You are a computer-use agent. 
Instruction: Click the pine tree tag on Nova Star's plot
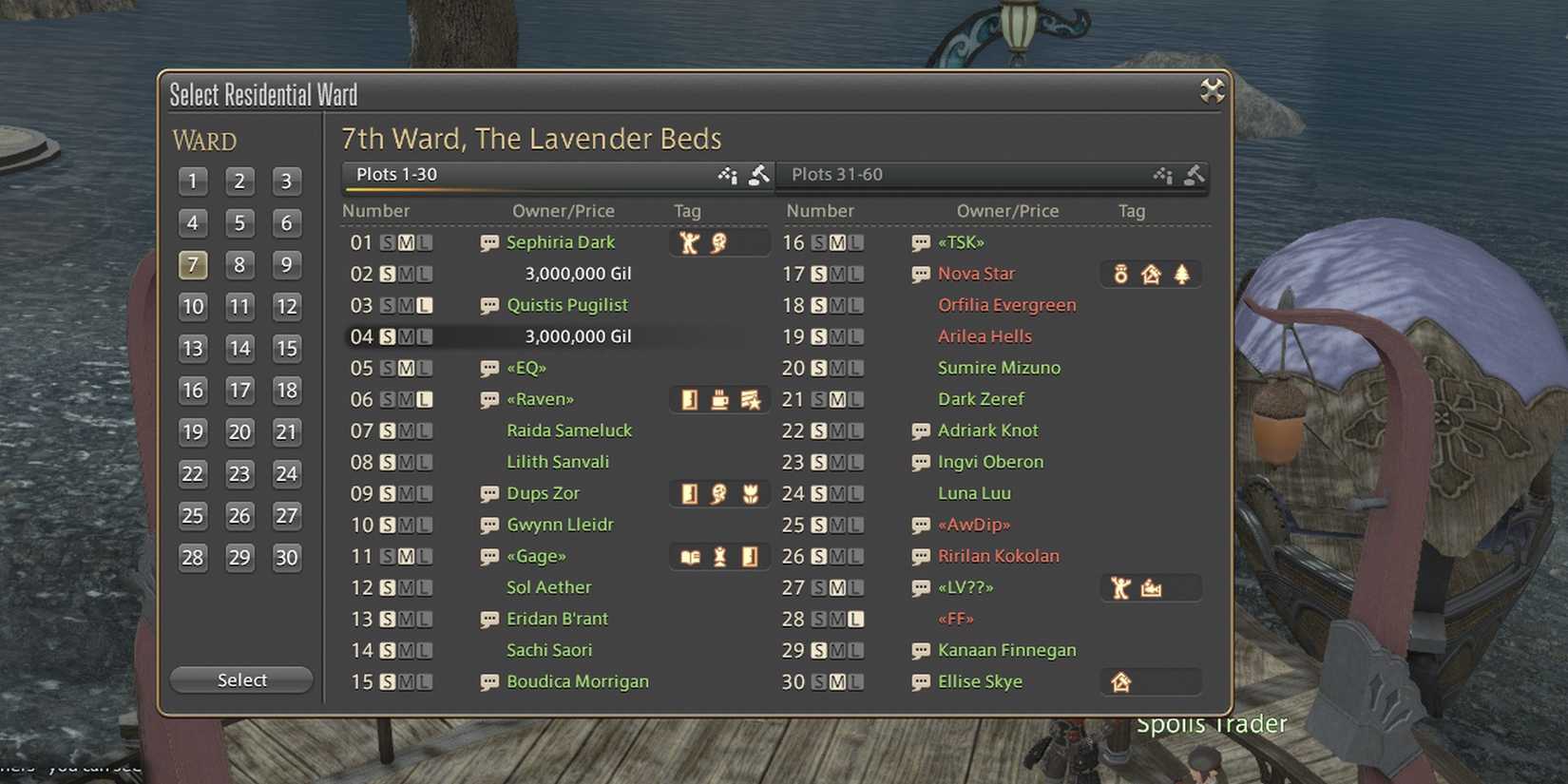click(x=1182, y=274)
